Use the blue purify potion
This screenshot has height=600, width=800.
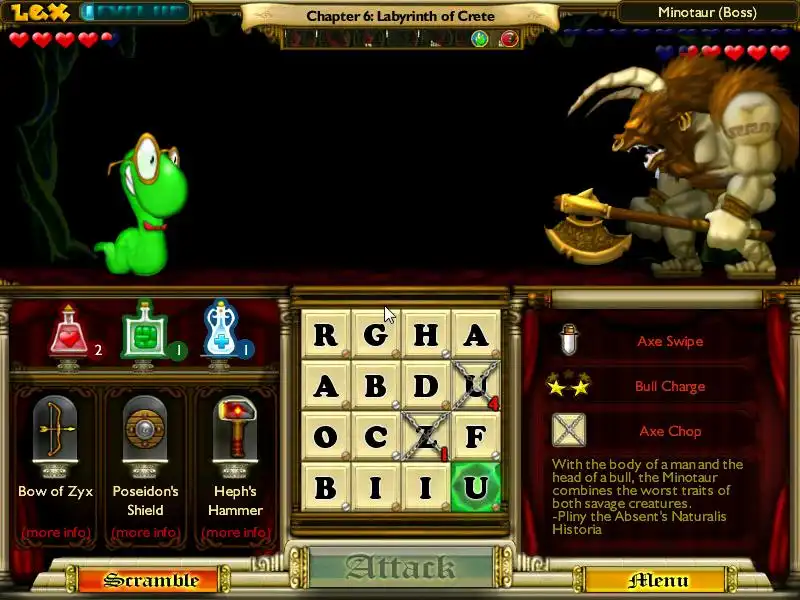click(221, 332)
